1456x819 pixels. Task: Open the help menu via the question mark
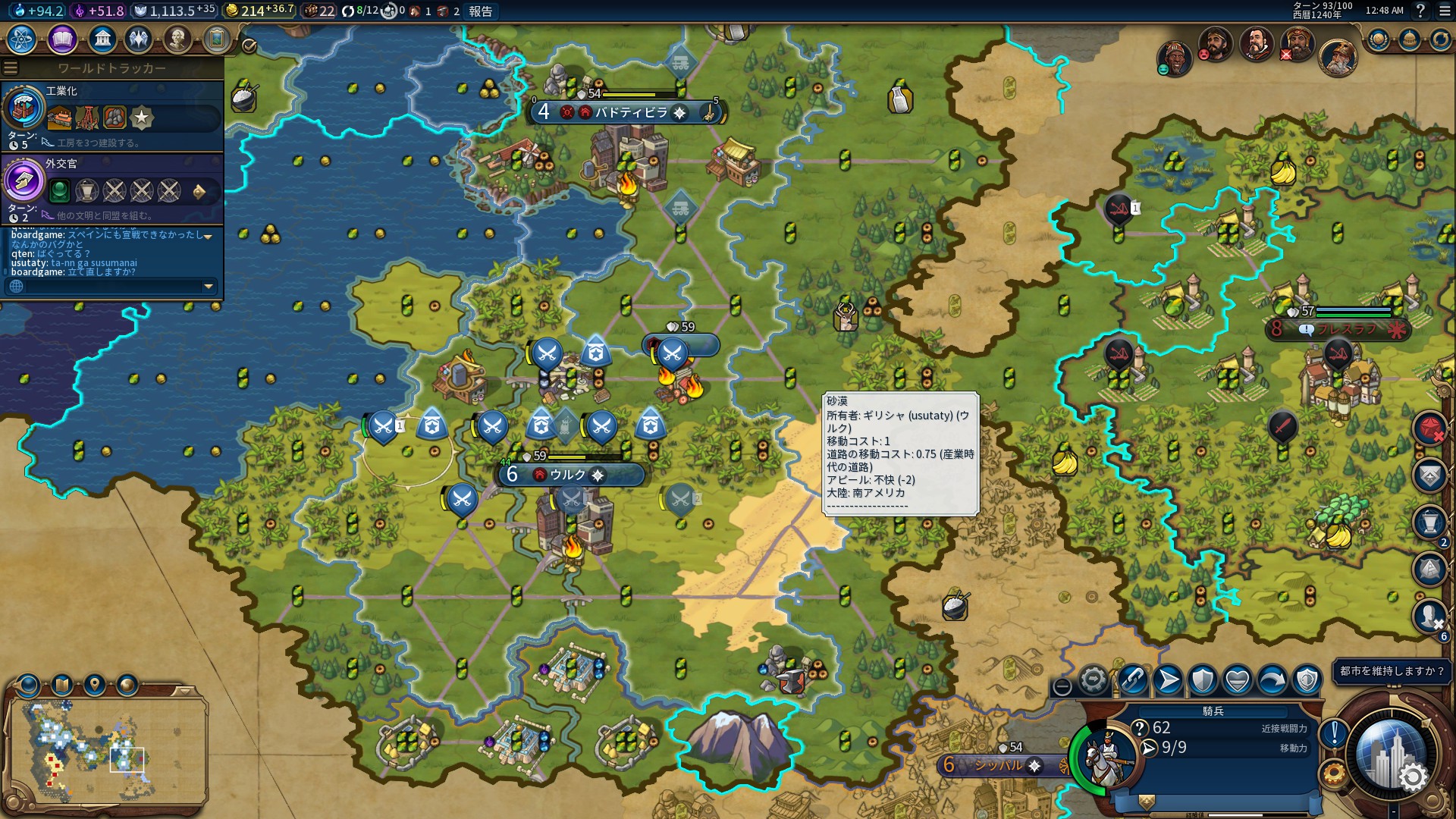click(x=1422, y=12)
